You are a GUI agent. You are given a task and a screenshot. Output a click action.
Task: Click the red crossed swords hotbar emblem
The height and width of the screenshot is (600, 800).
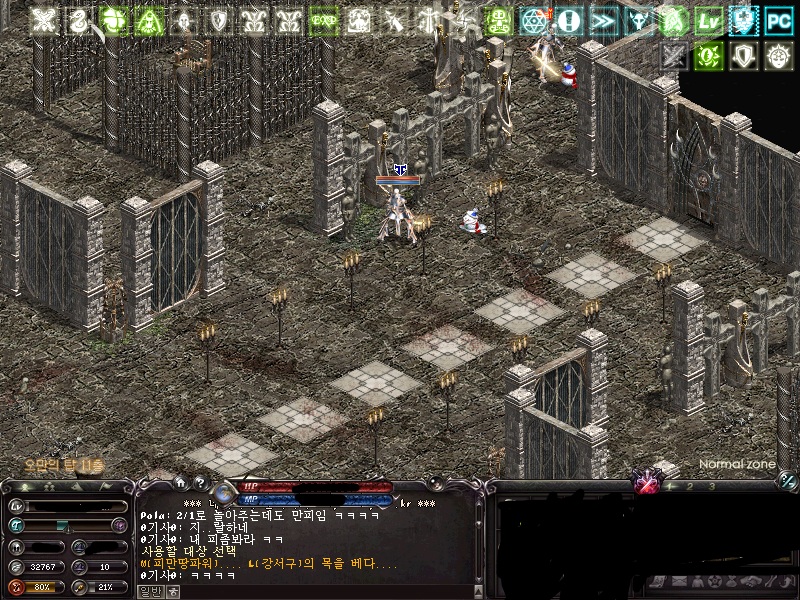[647, 485]
